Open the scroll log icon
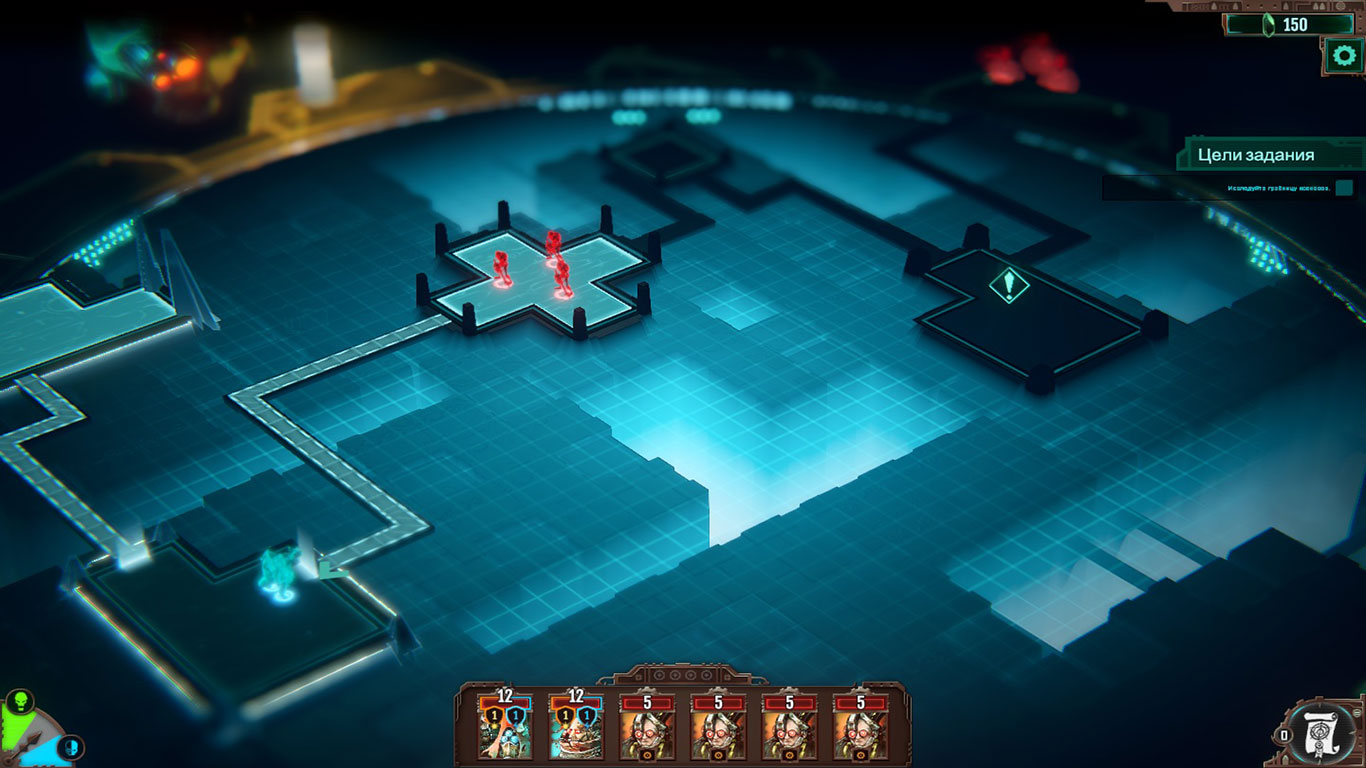 tap(1324, 734)
